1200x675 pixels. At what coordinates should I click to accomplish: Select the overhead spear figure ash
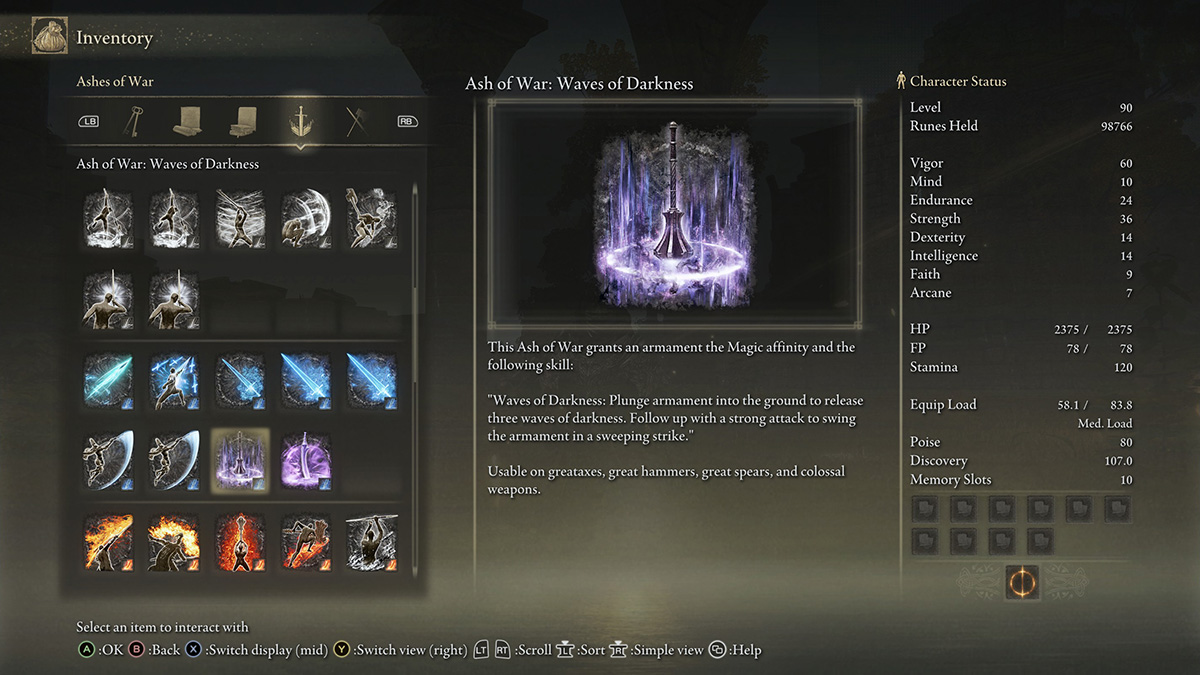pos(371,543)
